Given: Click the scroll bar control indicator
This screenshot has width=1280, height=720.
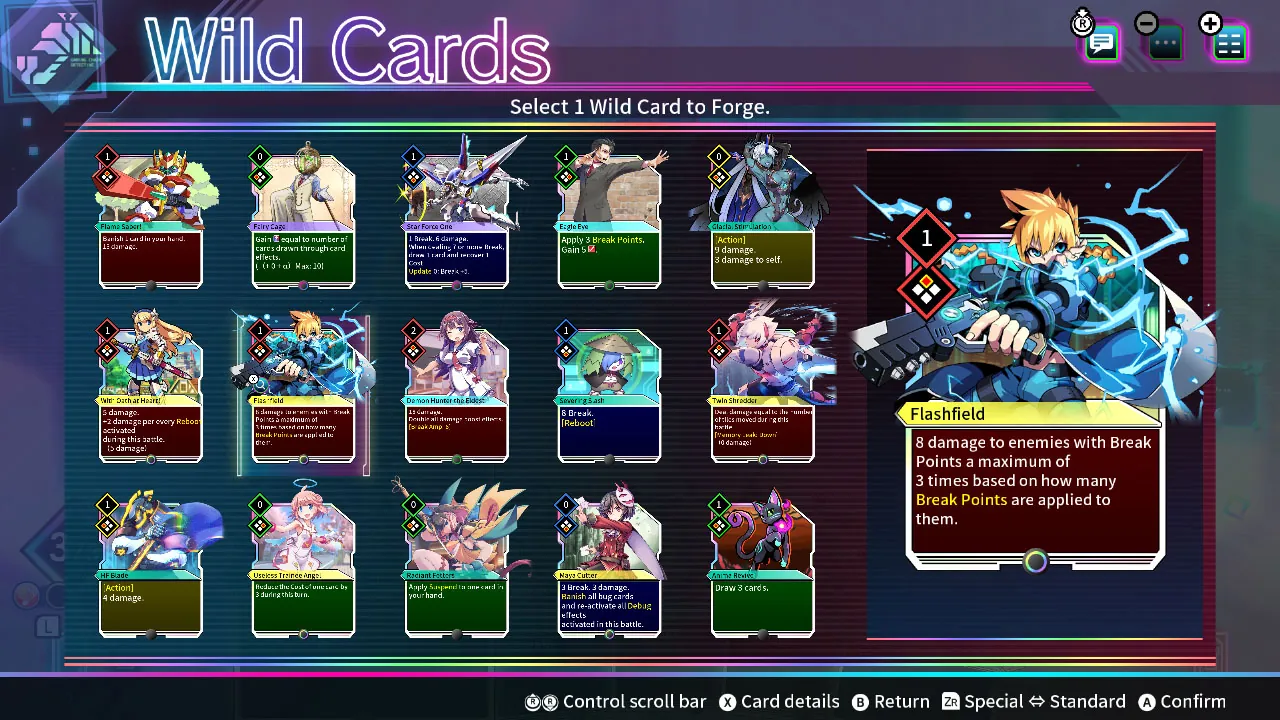Looking at the screenshot, I should [x=541, y=701].
